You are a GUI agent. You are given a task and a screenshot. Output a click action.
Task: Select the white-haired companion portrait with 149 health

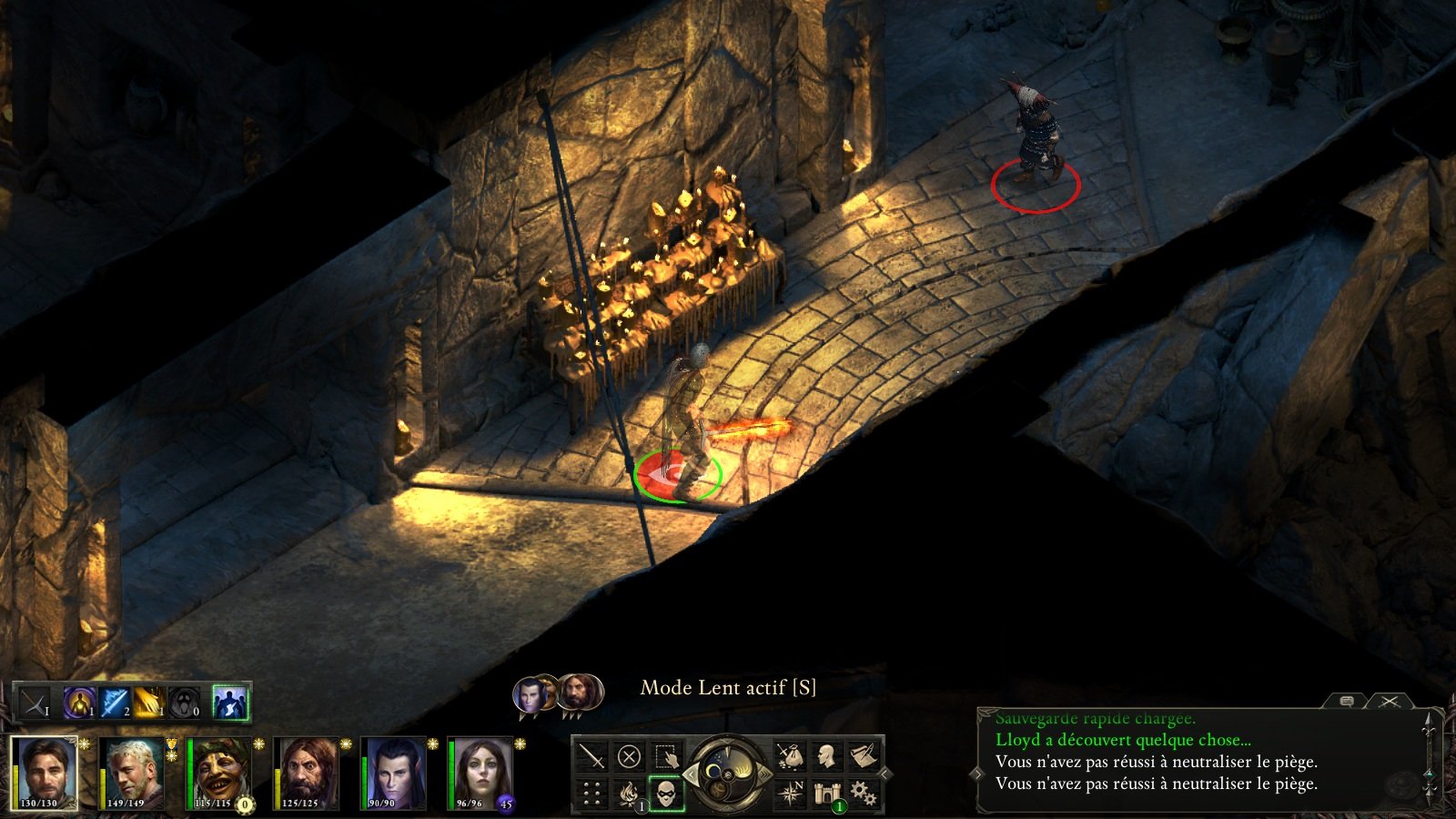(x=133, y=773)
